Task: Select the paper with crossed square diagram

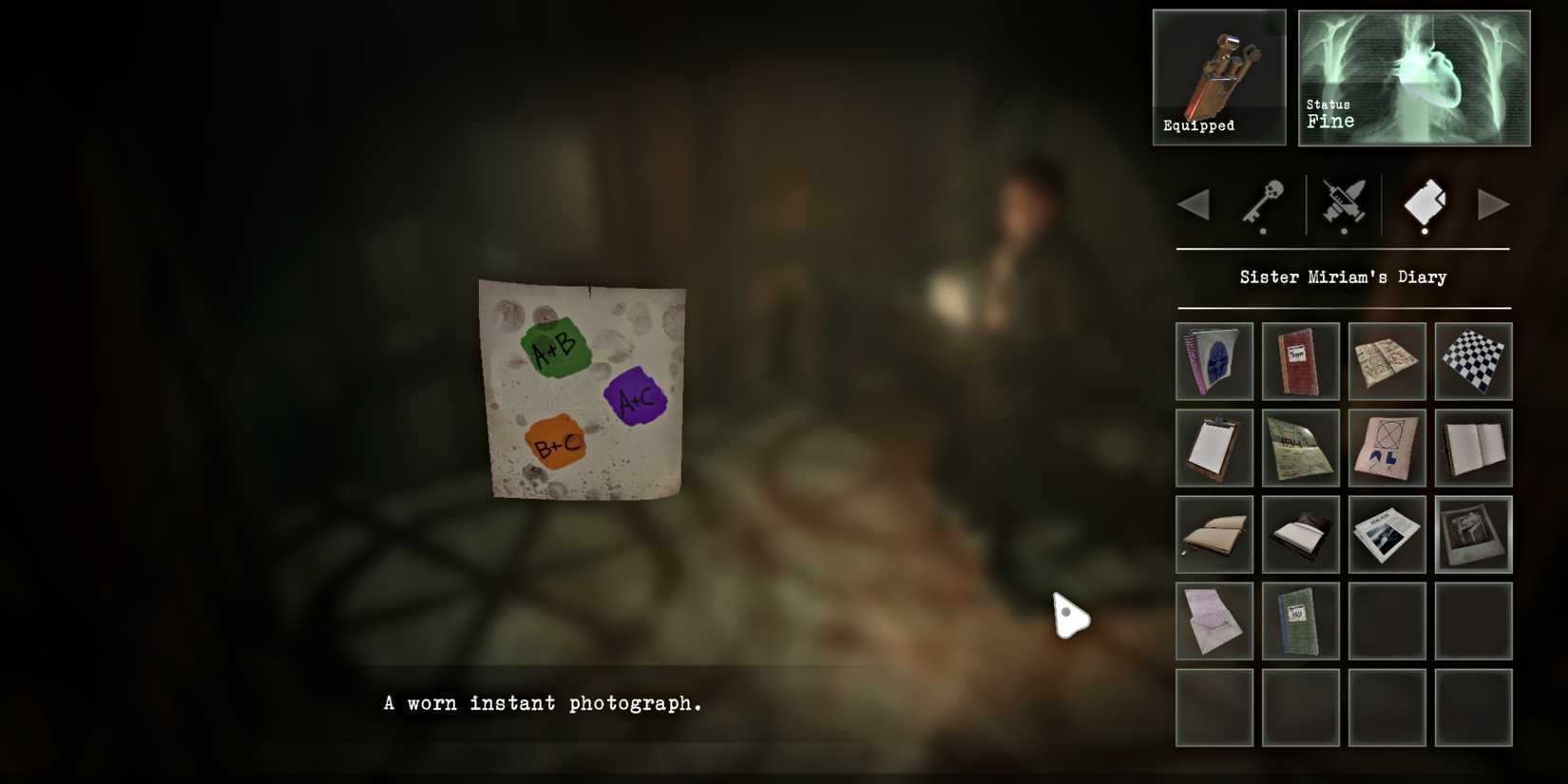Action: click(x=1386, y=447)
